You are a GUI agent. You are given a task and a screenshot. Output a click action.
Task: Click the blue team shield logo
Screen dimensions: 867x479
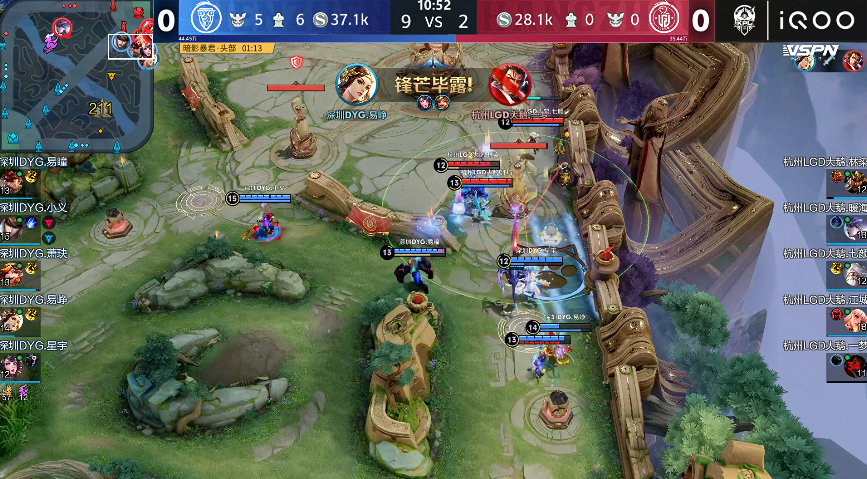(x=205, y=20)
